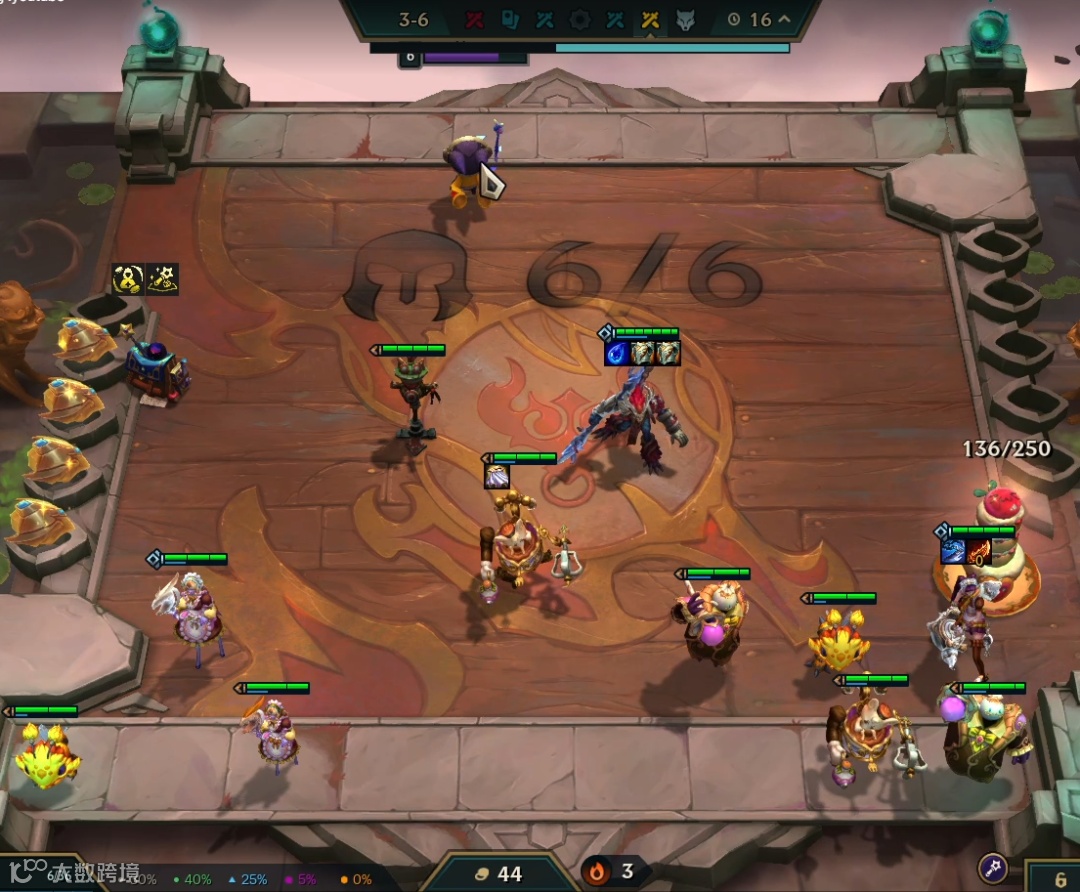Select the cards round icon in stage tracker

point(510,20)
